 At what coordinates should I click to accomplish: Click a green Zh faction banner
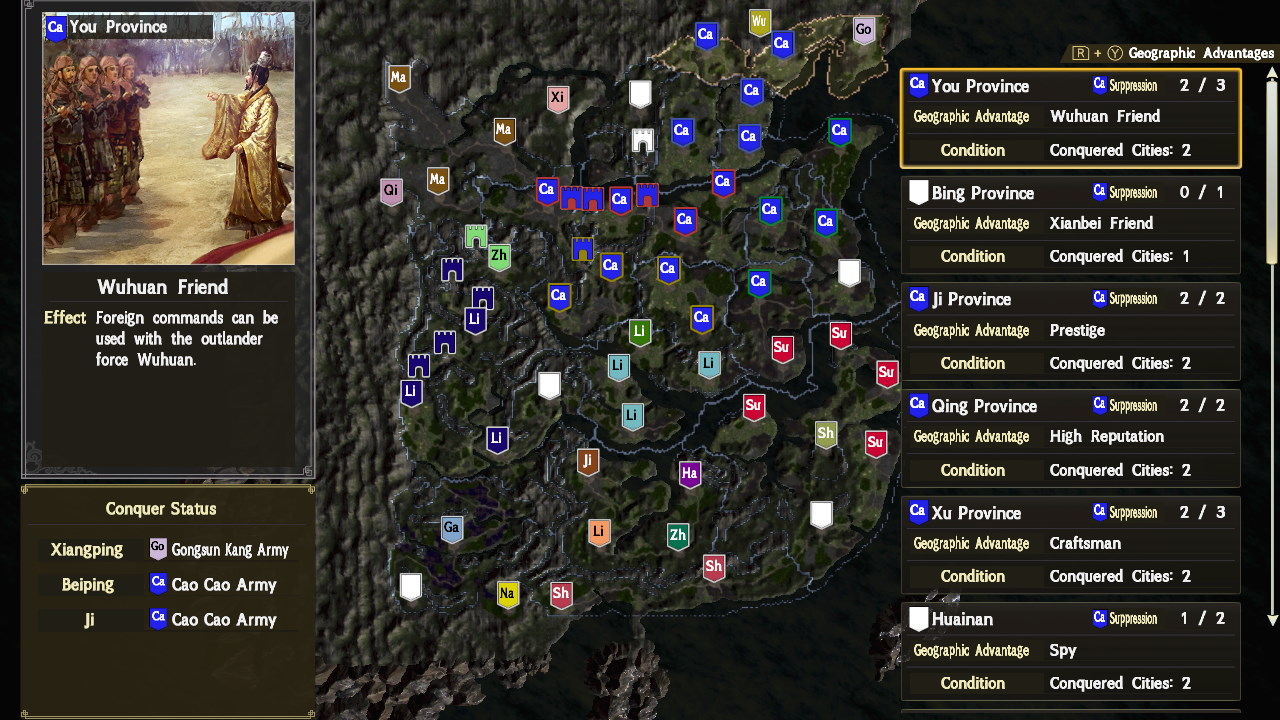(x=498, y=256)
